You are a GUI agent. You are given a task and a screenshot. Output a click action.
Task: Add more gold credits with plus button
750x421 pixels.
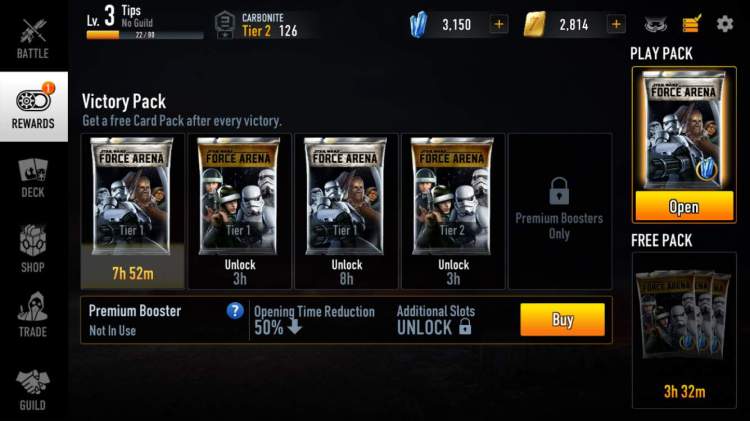616,24
